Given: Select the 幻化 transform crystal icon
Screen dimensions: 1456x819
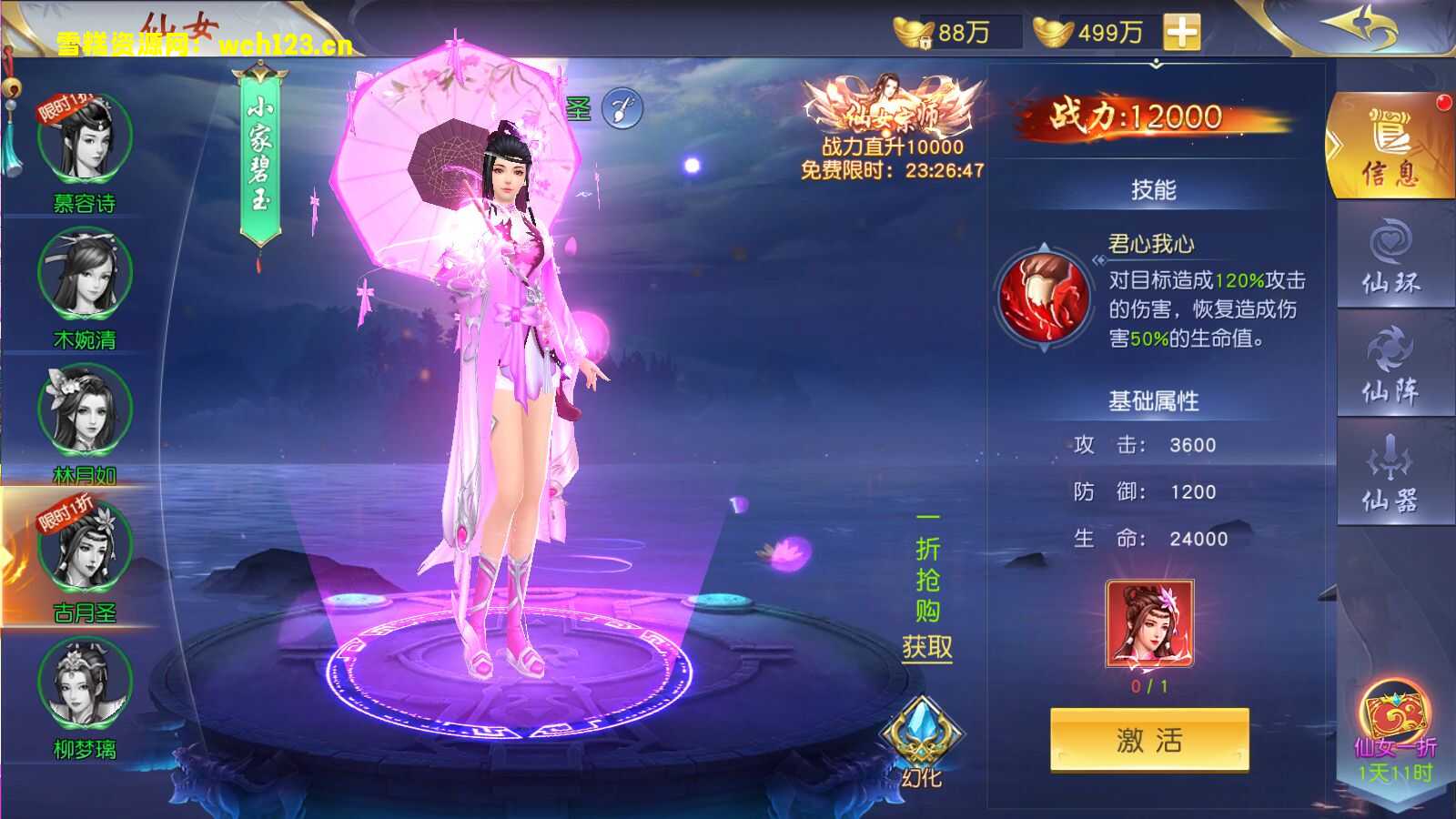Looking at the screenshot, I should coord(922,728).
